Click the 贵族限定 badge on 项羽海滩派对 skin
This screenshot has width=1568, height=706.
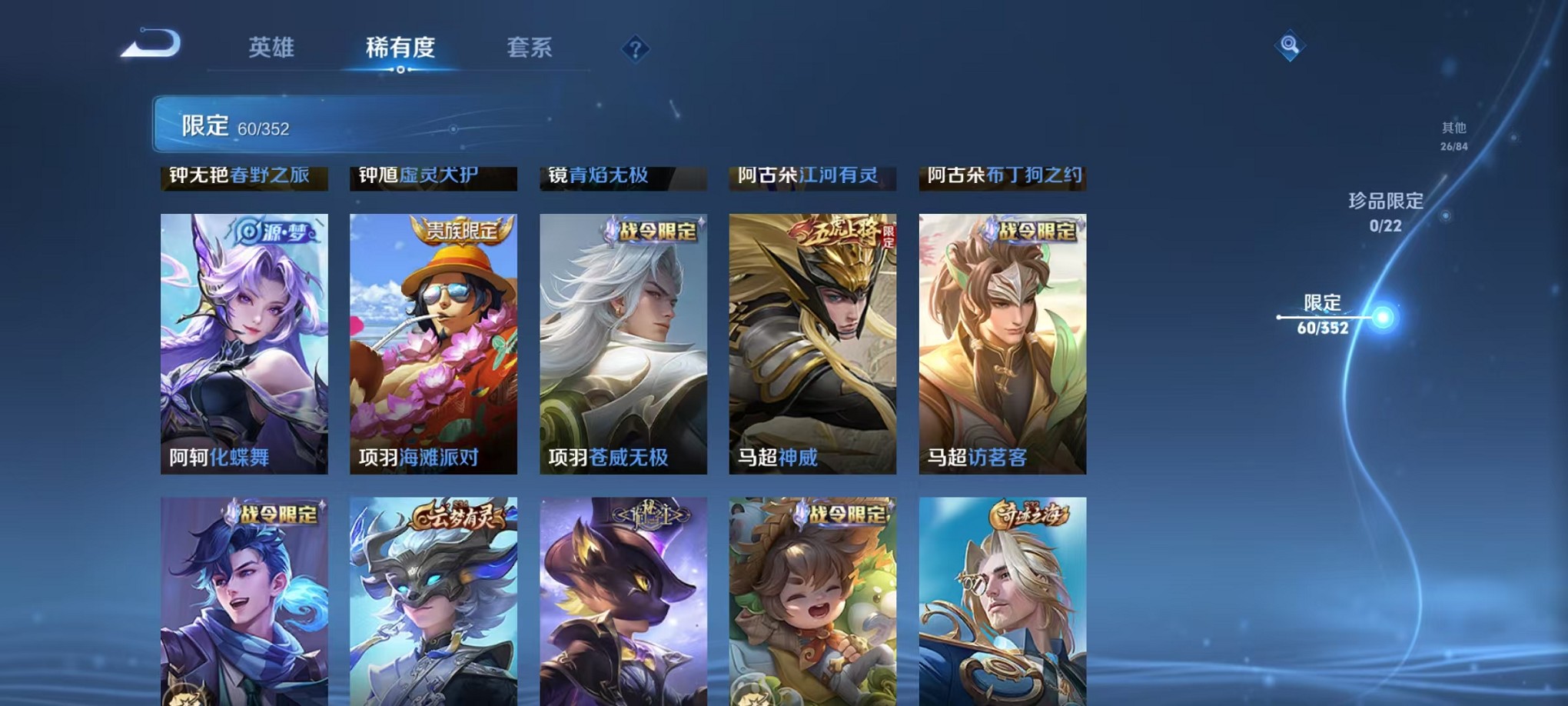coord(463,228)
